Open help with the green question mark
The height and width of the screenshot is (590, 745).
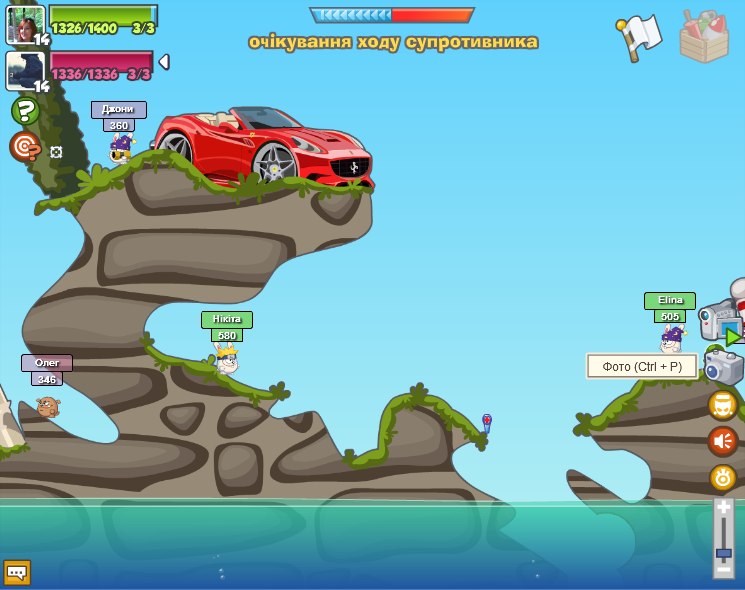25,110
